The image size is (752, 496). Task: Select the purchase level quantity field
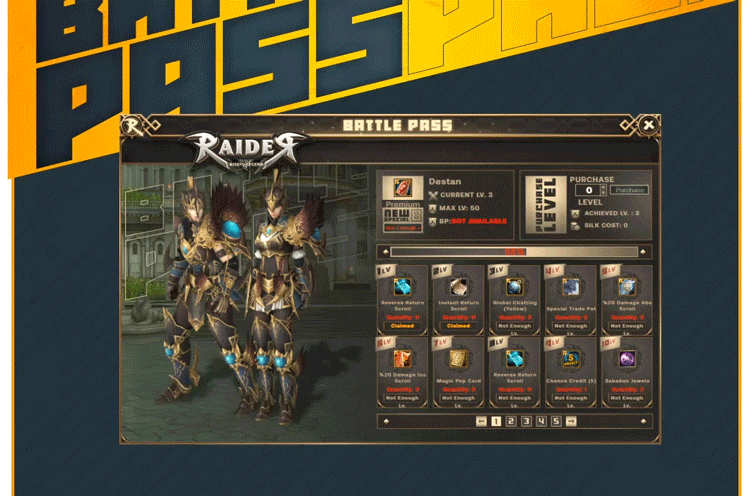click(589, 190)
